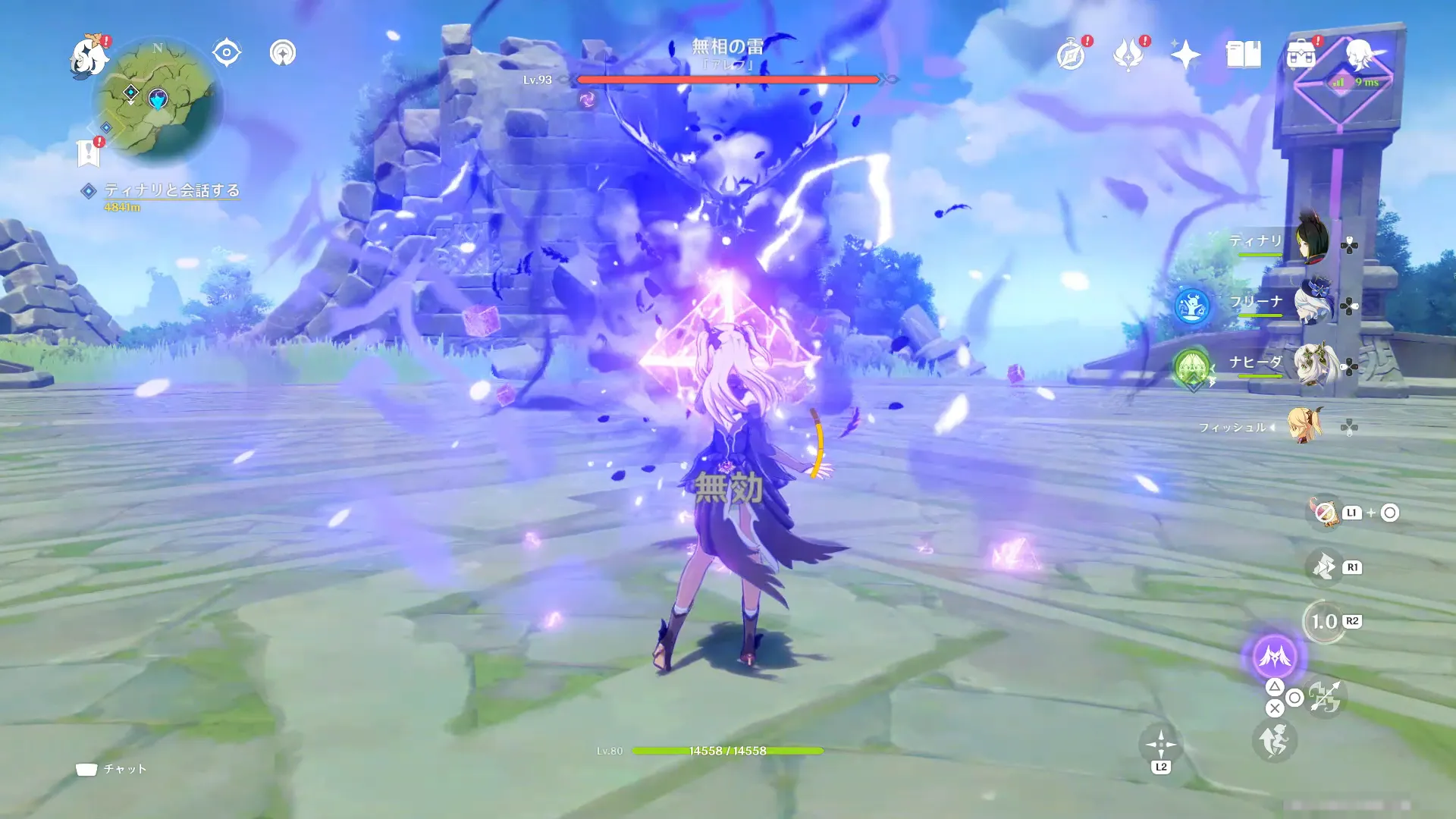Toggle the elemental sight eye icon

[226, 53]
